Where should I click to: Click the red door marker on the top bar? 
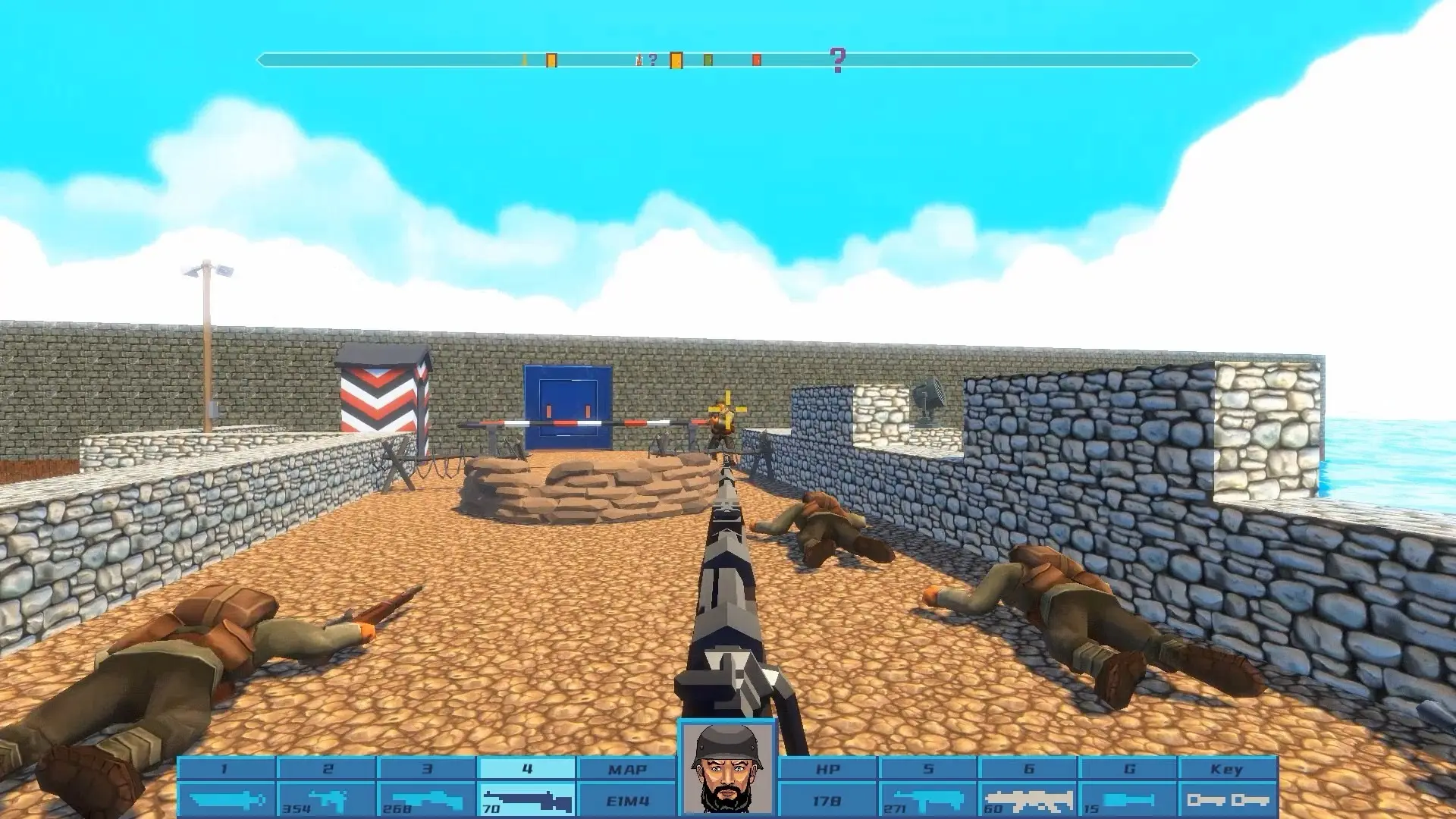(756, 59)
